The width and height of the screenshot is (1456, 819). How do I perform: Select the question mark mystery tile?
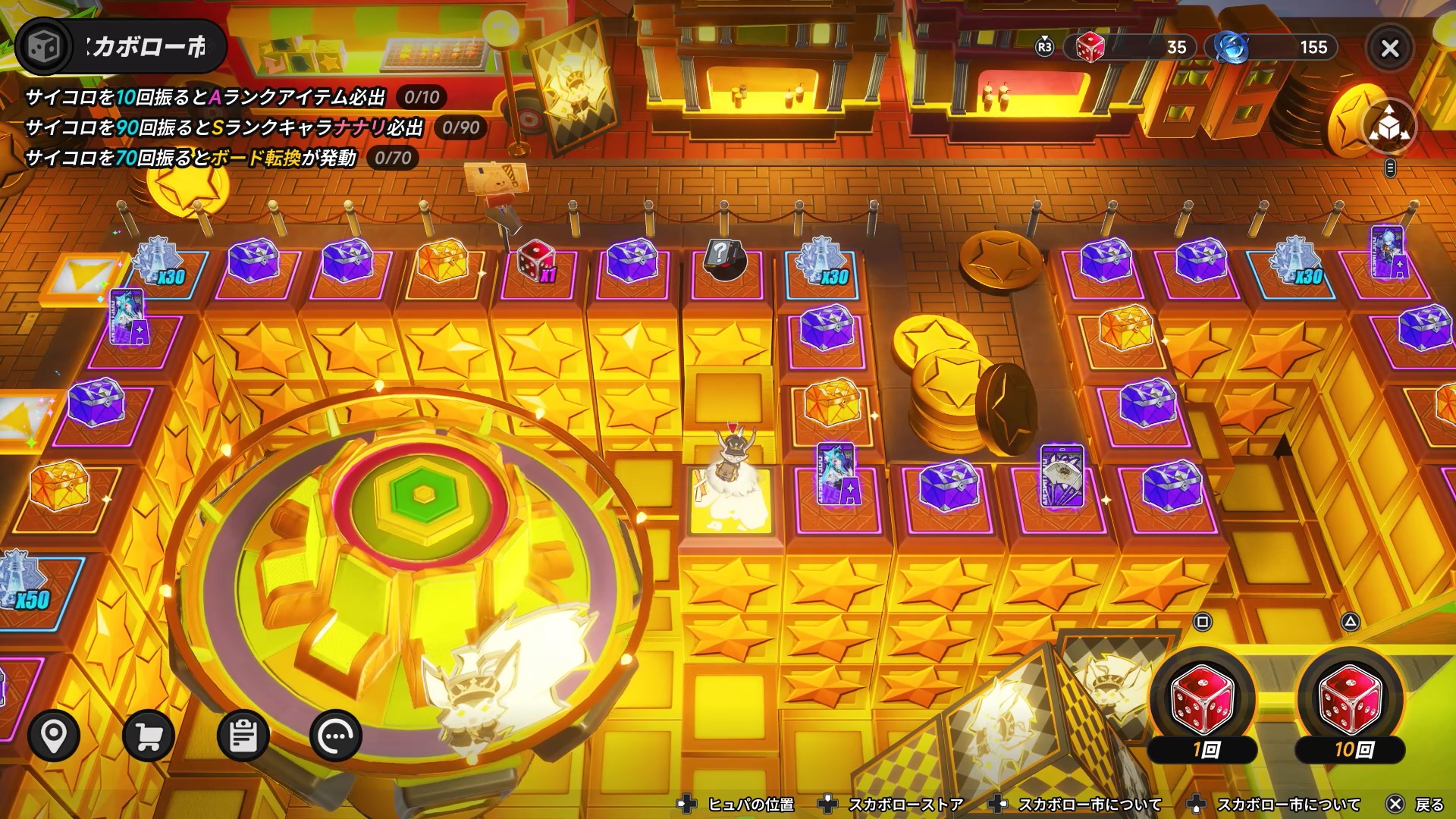pyautogui.click(x=724, y=260)
